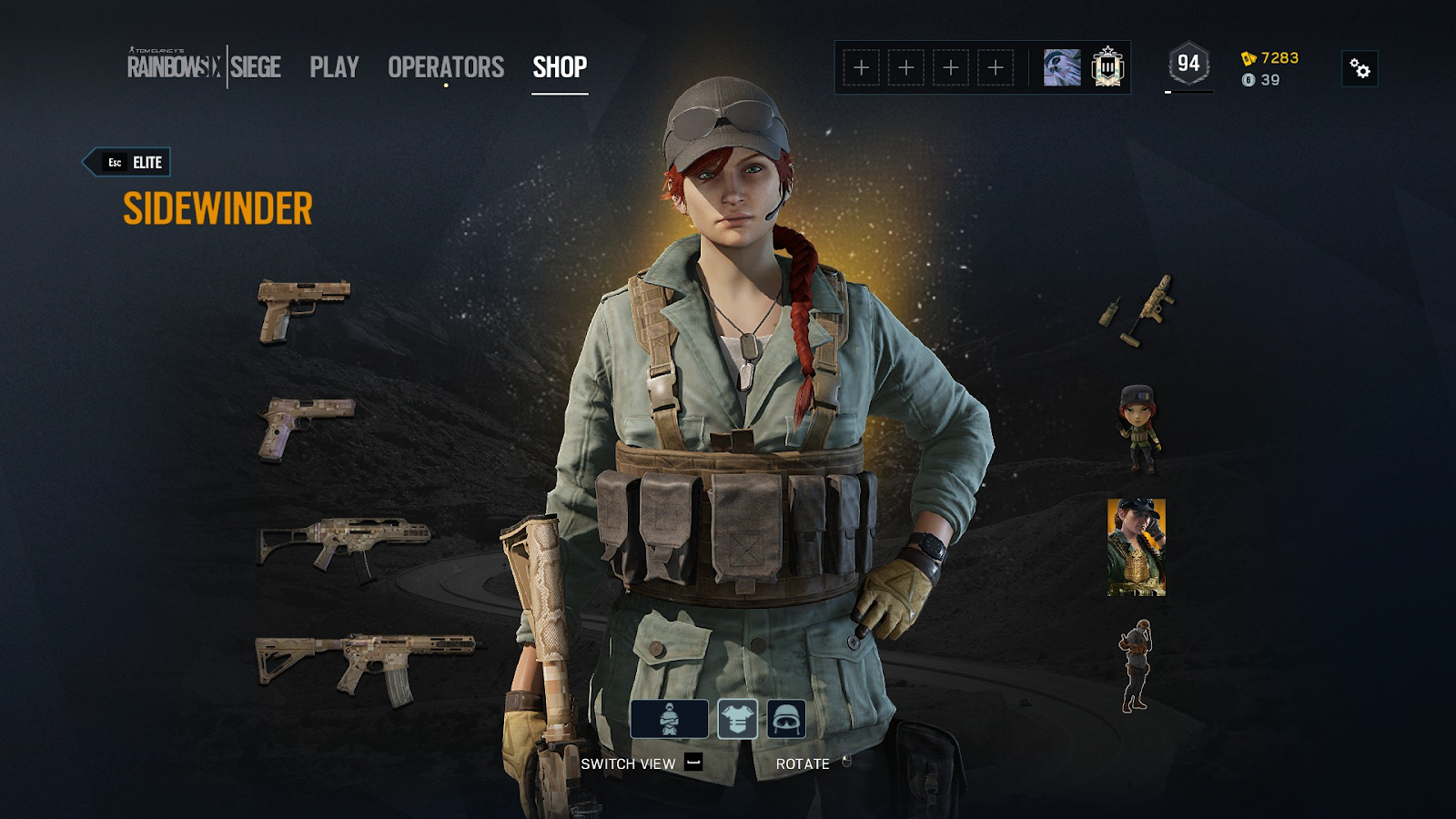The image size is (1456, 819).
Task: Go back to Elite with the Esc button
Action: pyautogui.click(x=127, y=162)
